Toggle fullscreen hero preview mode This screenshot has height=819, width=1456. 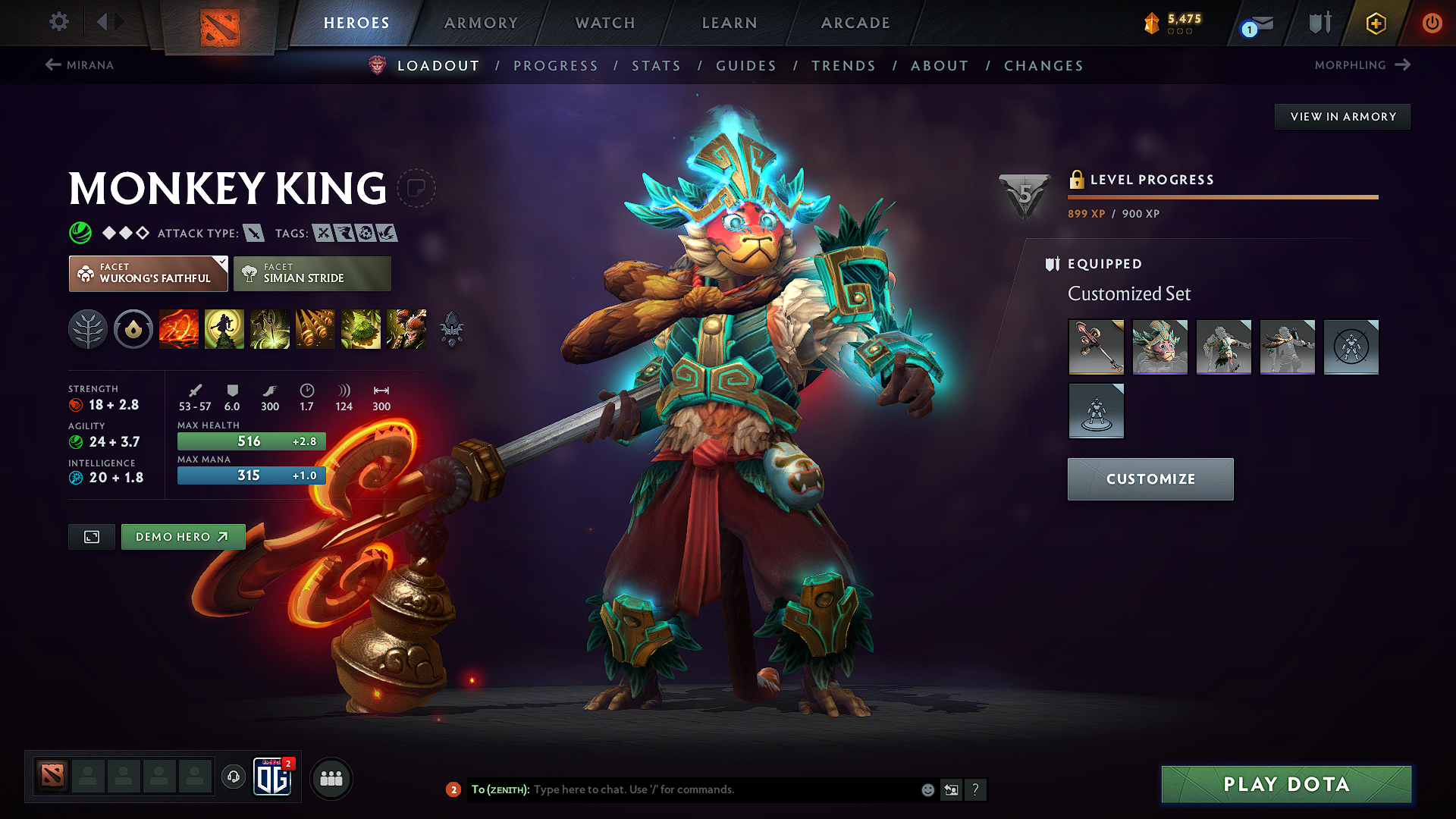[91, 536]
